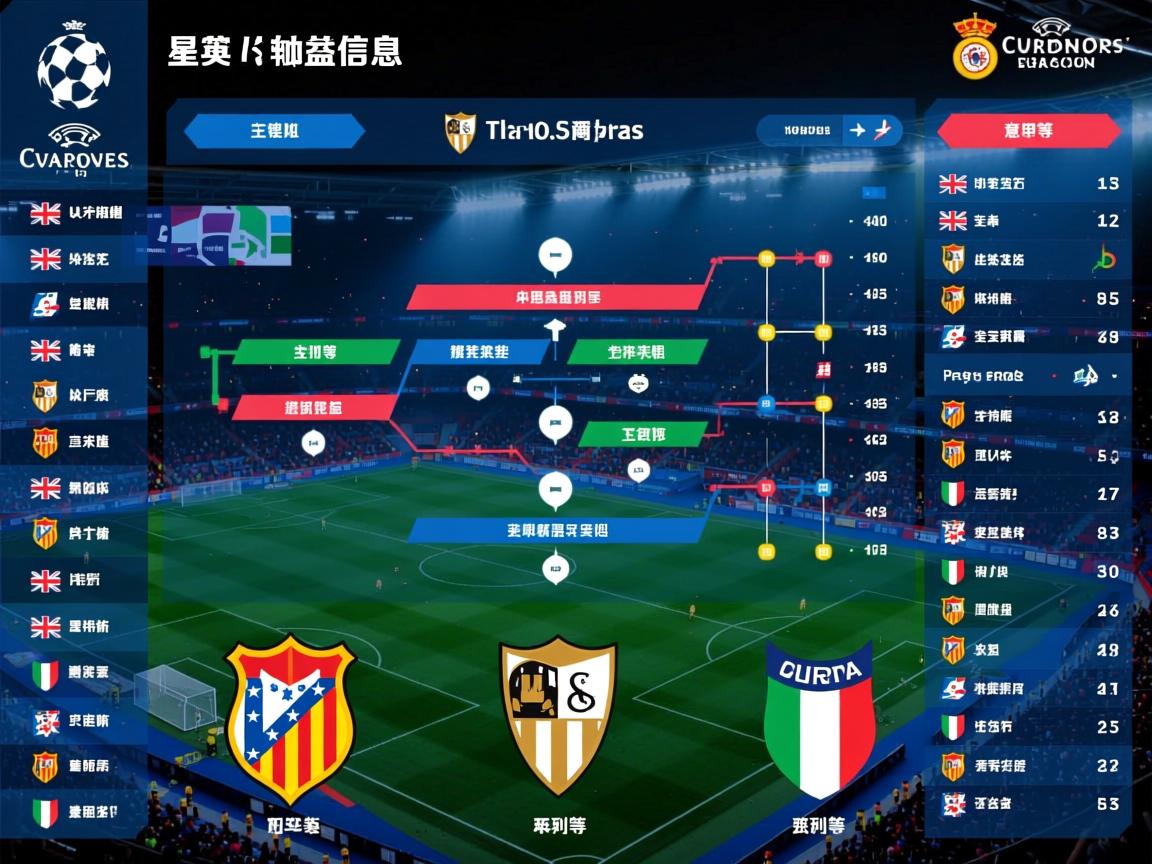Image resolution: width=1152 pixels, height=864 pixels.
Task: Open the colorful stadium map thumbnail
Action: [x=228, y=235]
